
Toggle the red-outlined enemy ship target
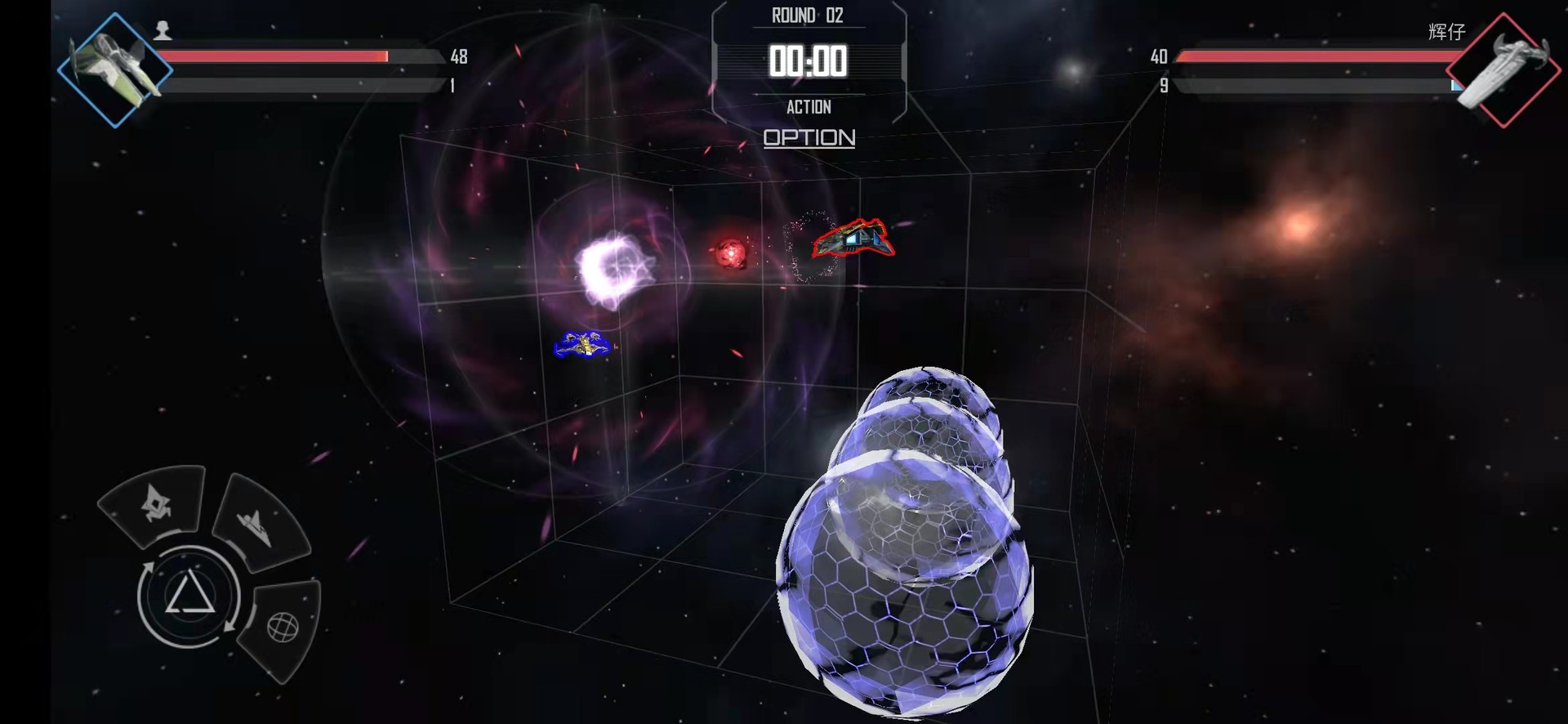(853, 239)
